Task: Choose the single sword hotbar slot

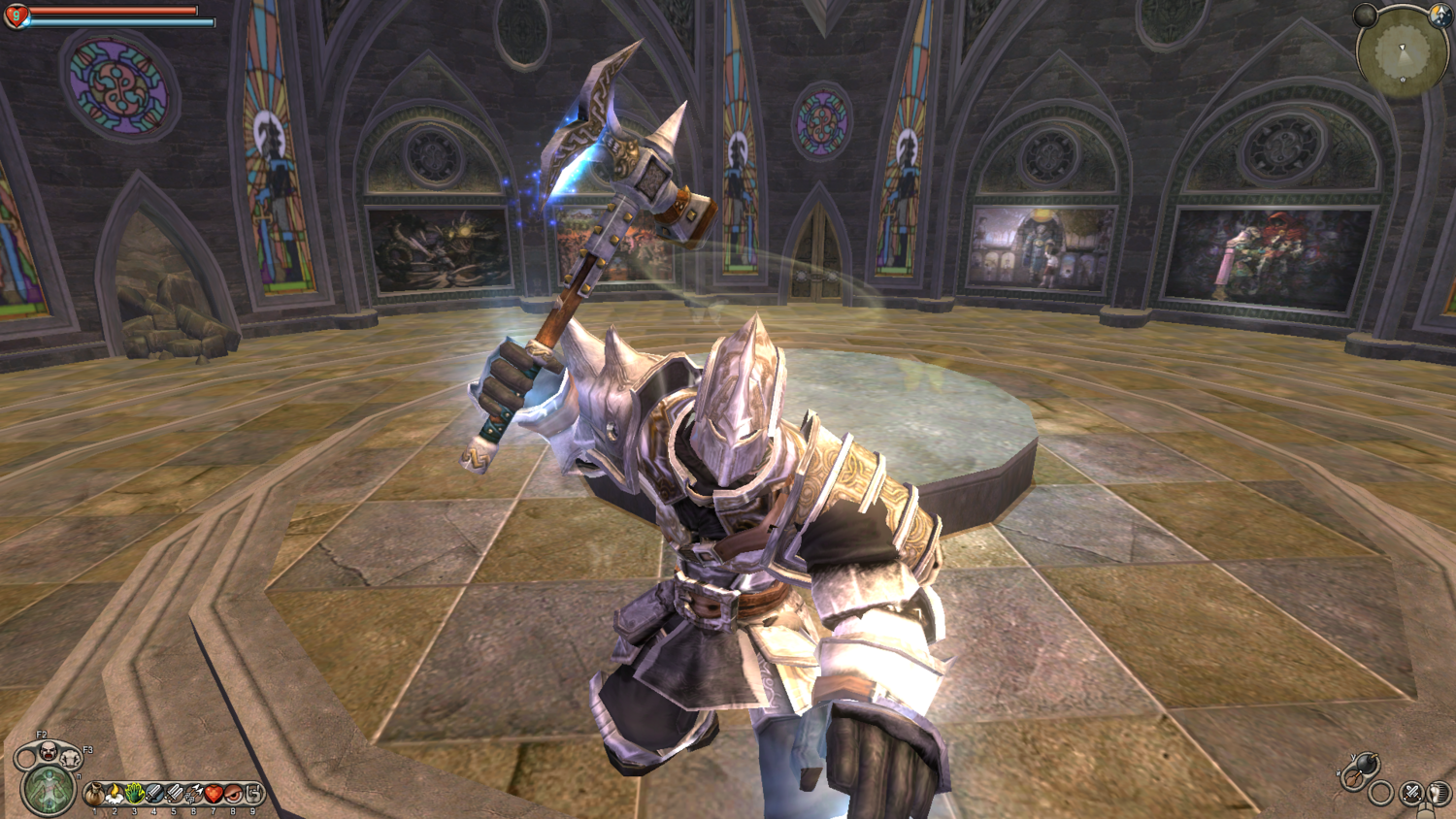Action: pyautogui.click(x=154, y=795)
